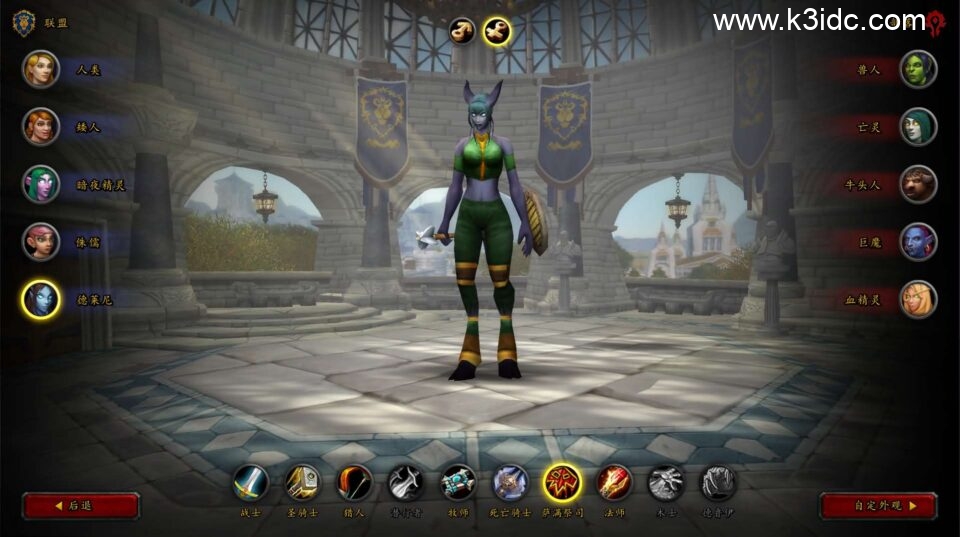Image resolution: width=960 pixels, height=537 pixels.
Task: Select the Death Knight class icon
Action: coord(510,483)
